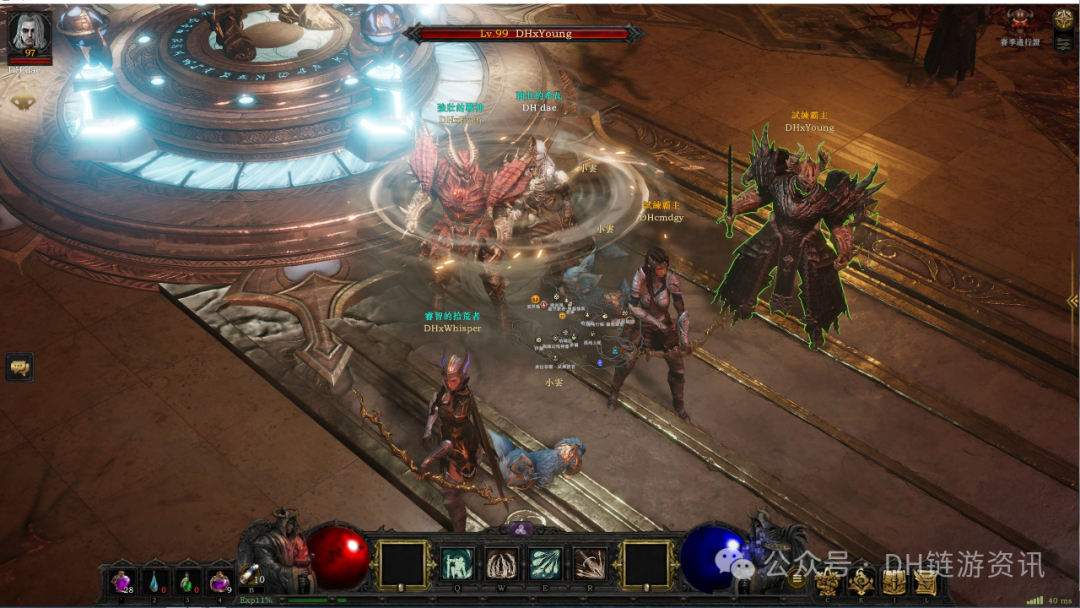Activate the E teal multi-shot skill

coord(545,565)
